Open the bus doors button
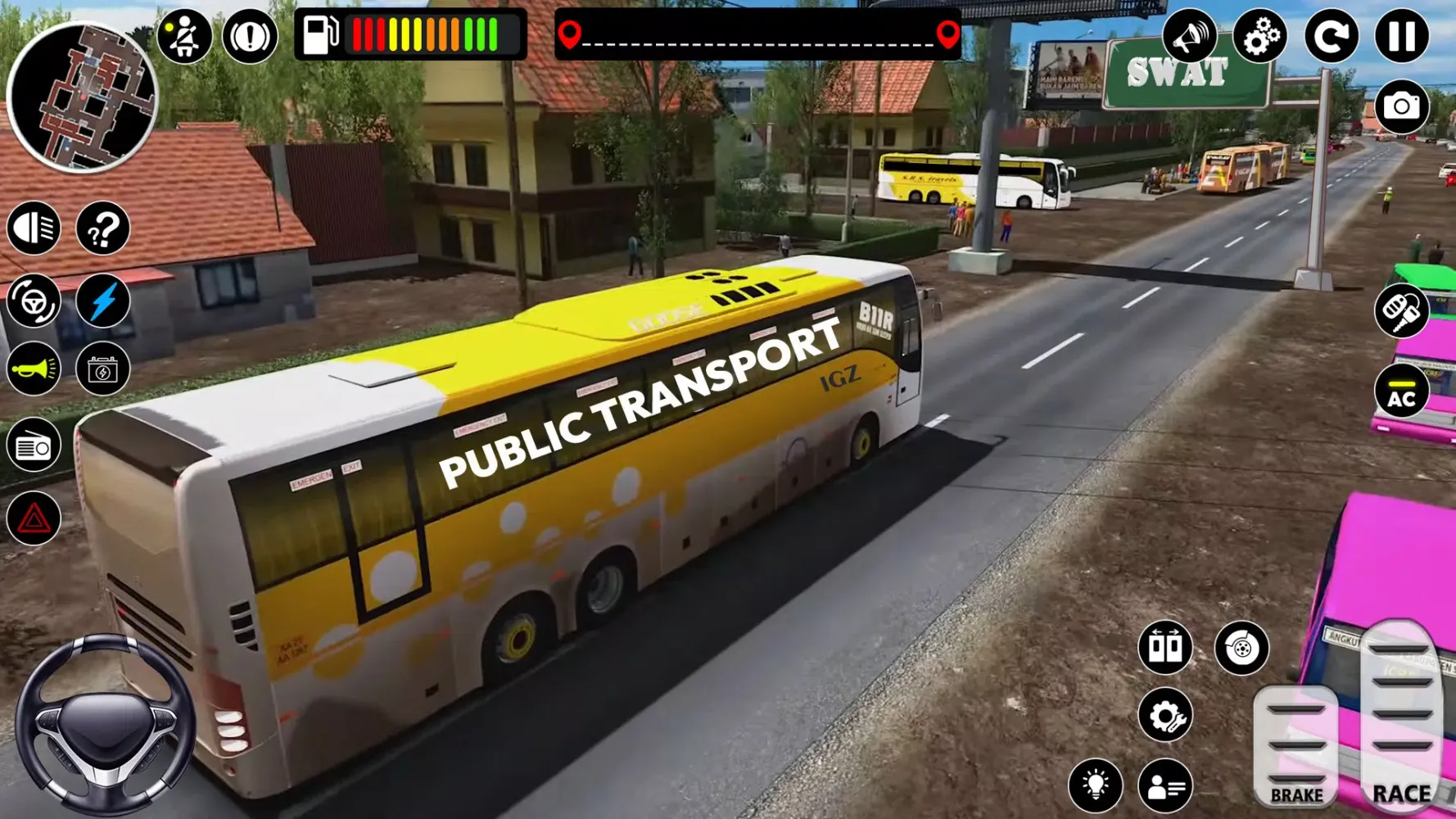This screenshot has height=819, width=1456. pyautogui.click(x=1165, y=647)
